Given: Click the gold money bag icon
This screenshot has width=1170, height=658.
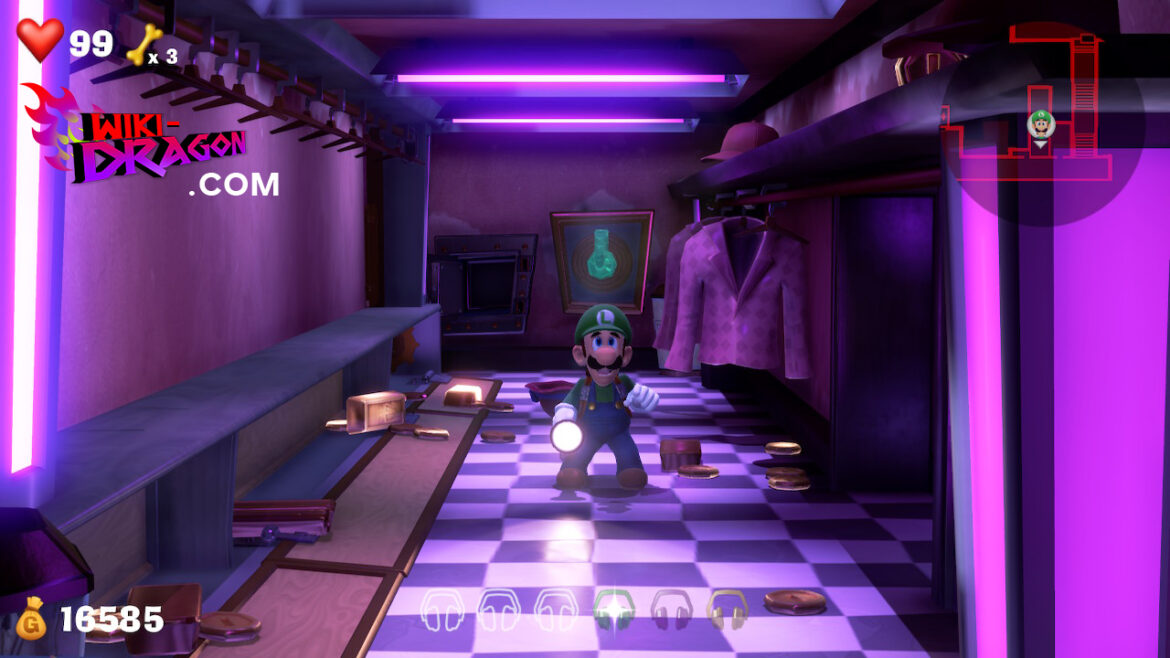Looking at the screenshot, I should 31,618.
